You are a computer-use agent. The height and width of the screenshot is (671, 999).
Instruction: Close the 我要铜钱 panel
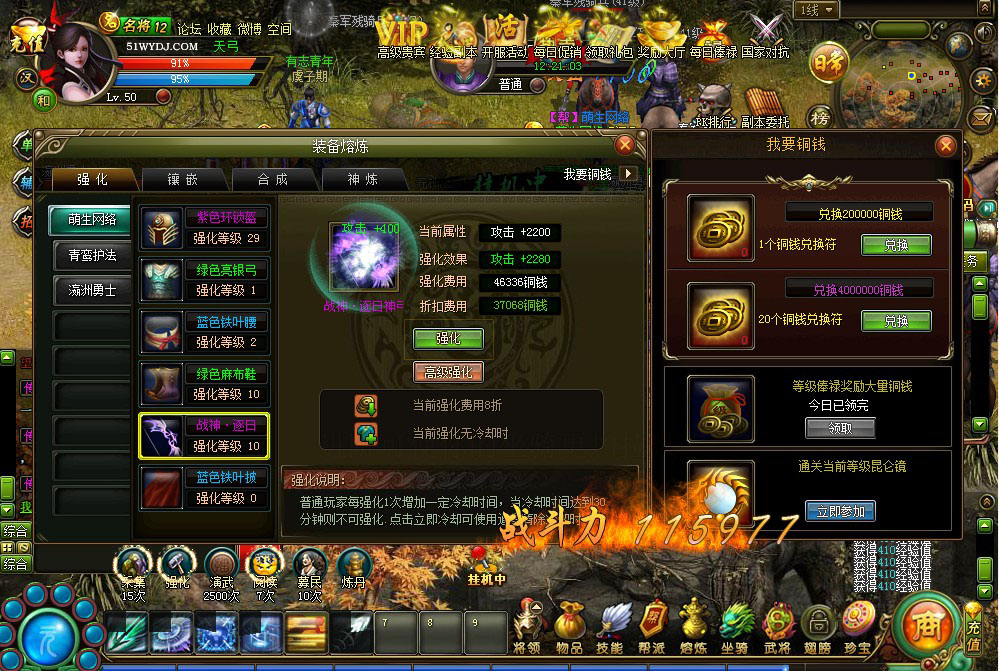click(x=944, y=146)
